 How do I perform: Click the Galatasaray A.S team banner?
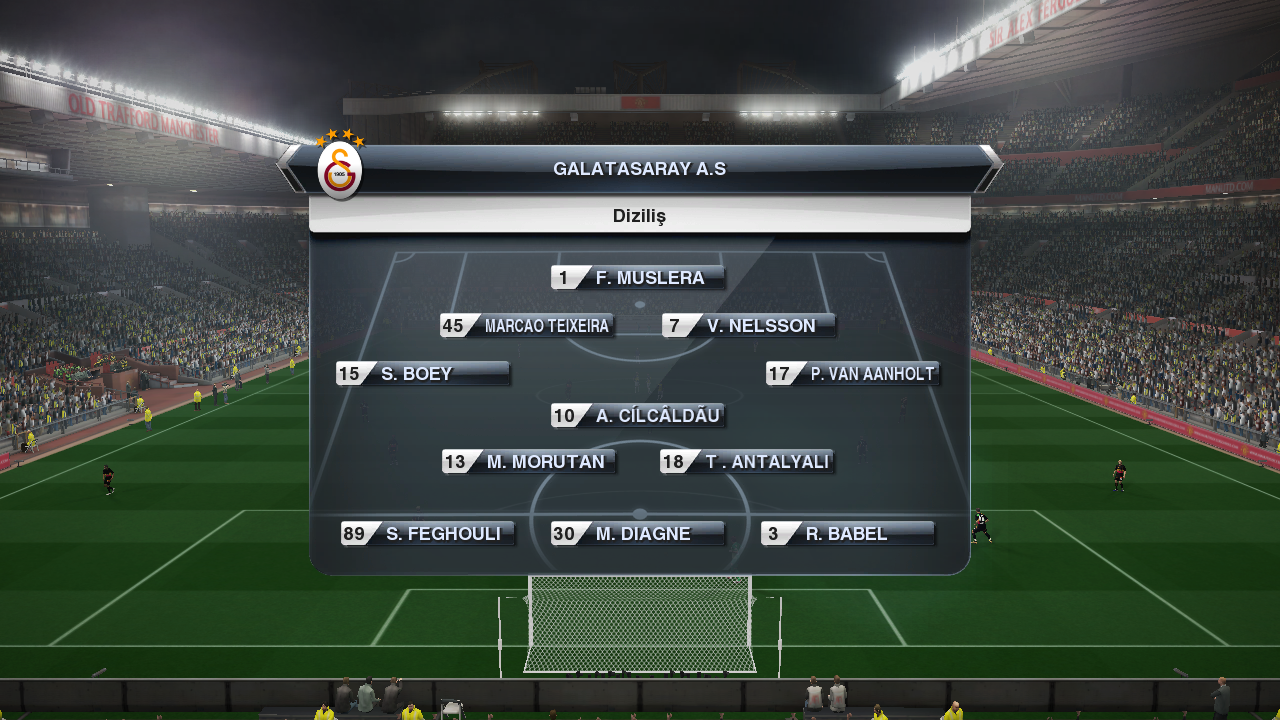coord(640,169)
